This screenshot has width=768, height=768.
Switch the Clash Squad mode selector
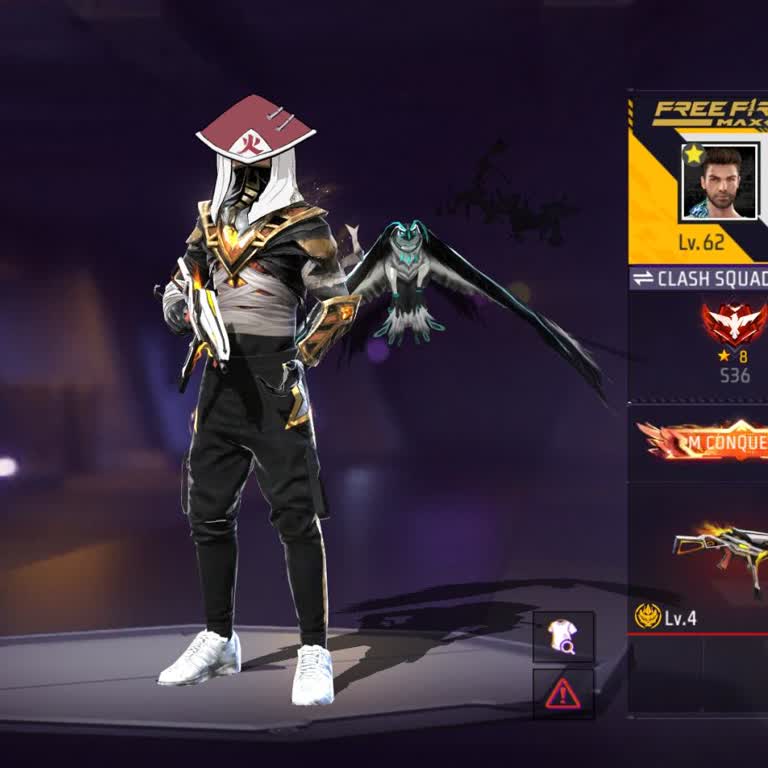(699, 278)
